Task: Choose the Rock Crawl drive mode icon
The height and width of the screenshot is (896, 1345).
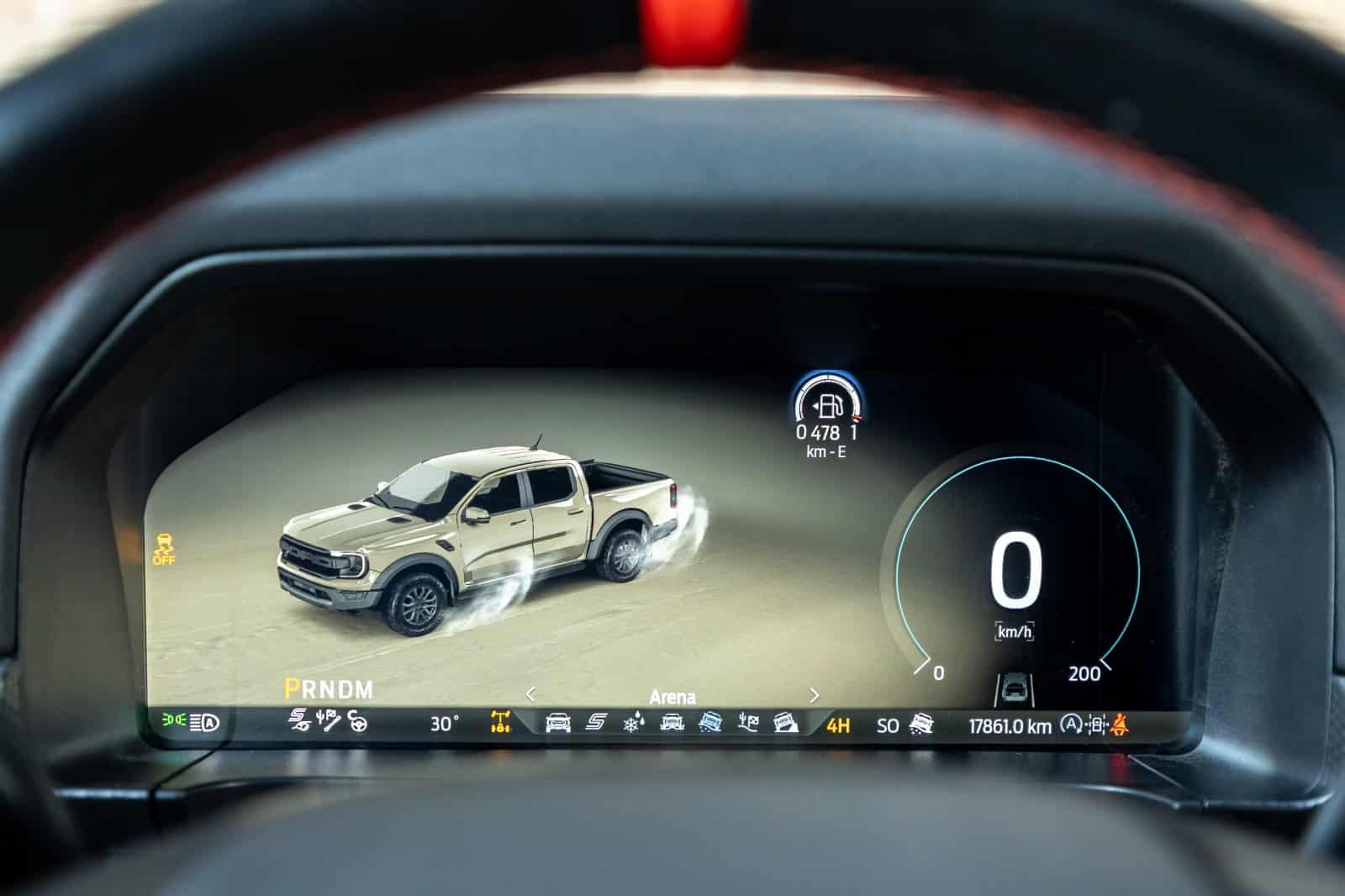Action: tap(786, 723)
